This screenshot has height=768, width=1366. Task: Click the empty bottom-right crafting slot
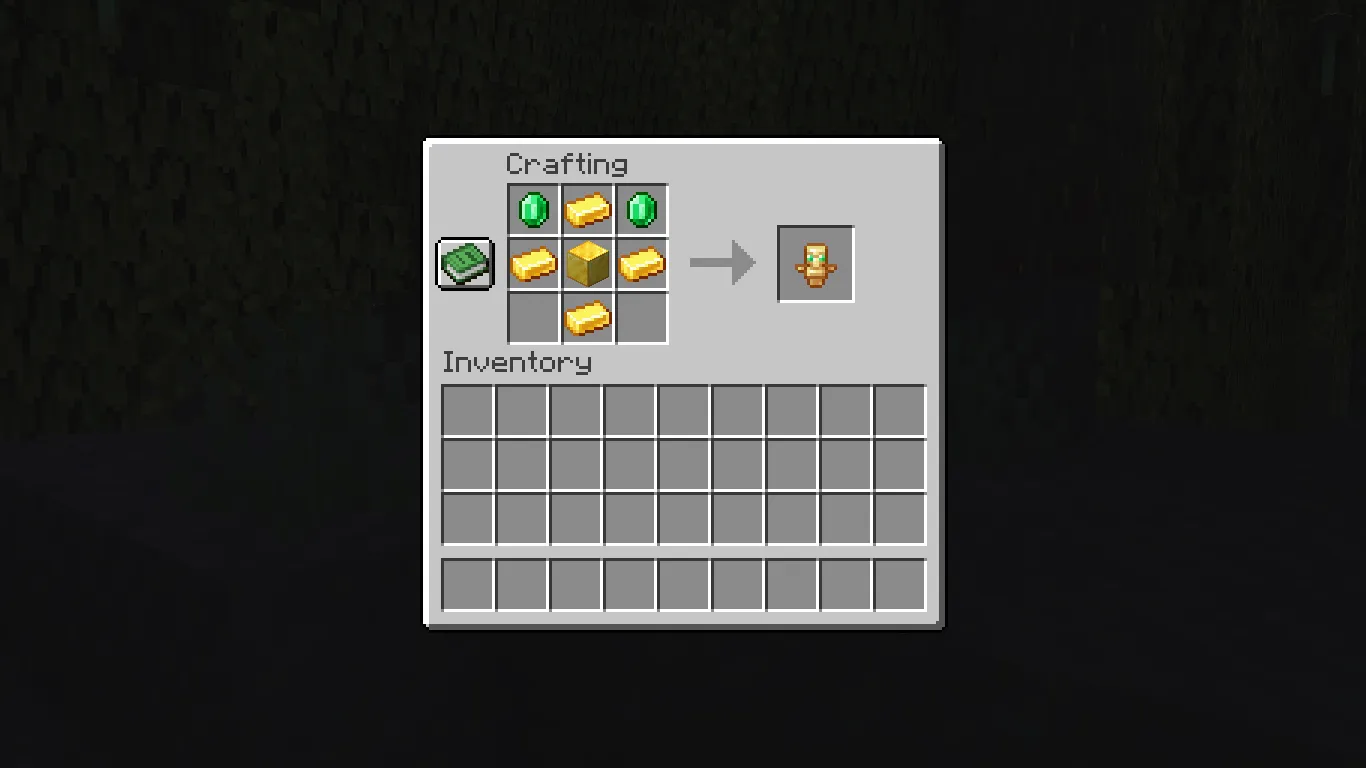coord(641,317)
